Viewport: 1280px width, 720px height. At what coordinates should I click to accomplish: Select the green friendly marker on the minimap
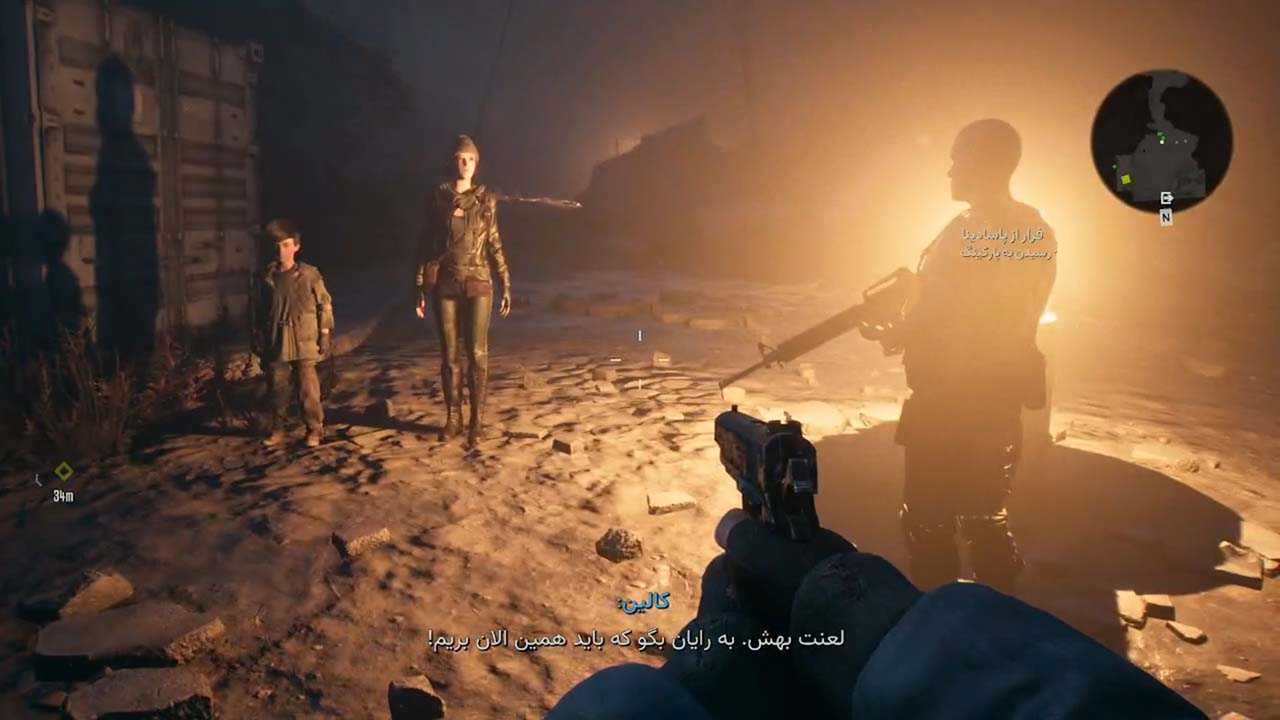1162,137
